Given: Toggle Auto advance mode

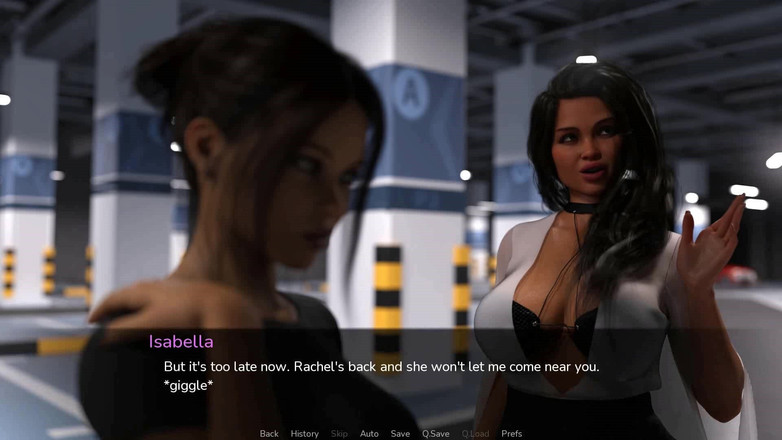Looking at the screenshot, I should pos(369,434).
